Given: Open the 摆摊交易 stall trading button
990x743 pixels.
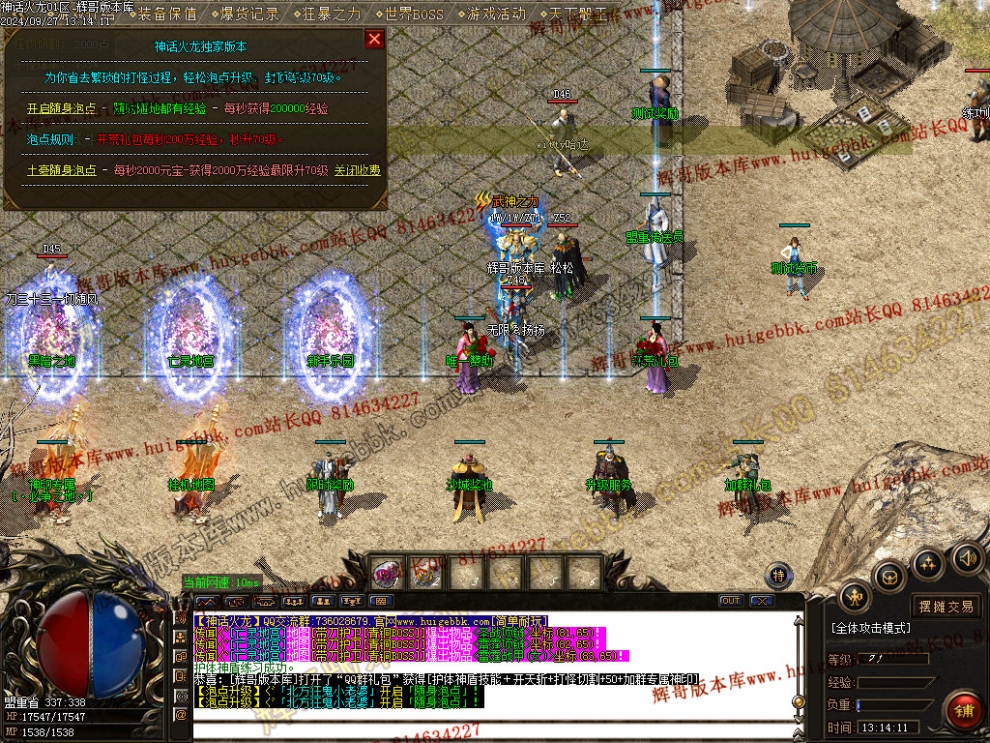Looking at the screenshot, I should pos(946,606).
